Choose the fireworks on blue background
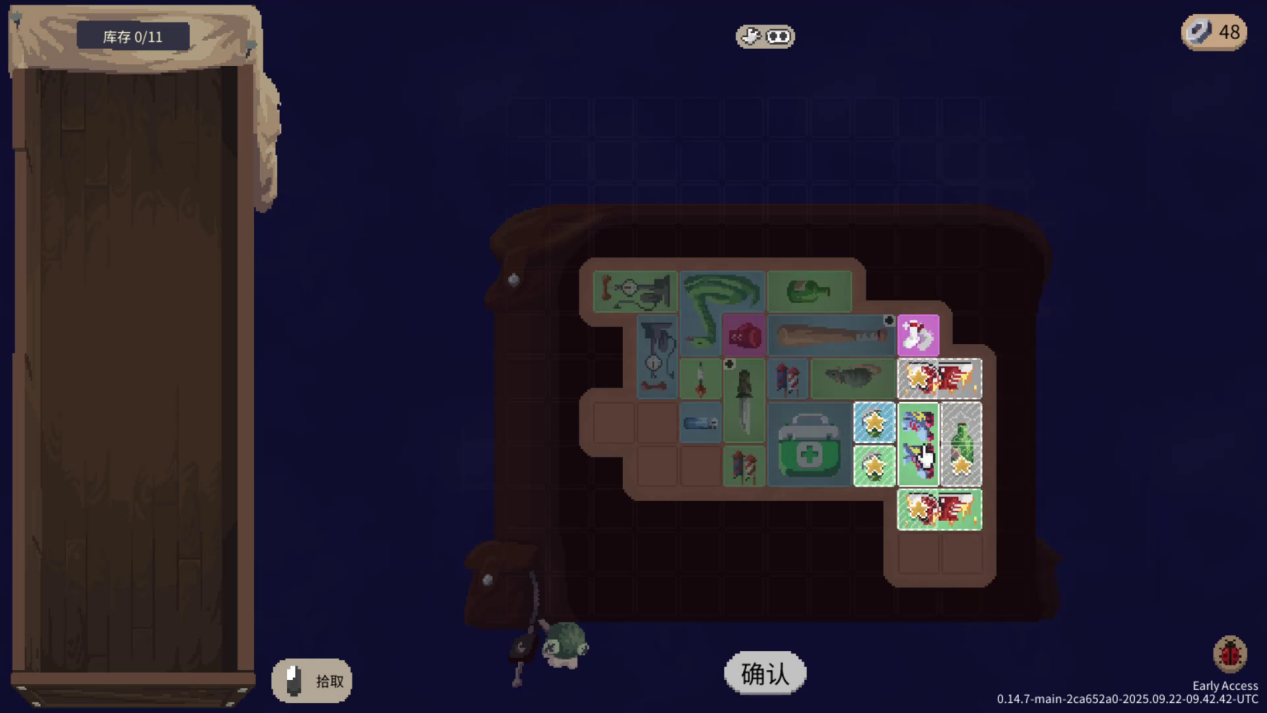 coord(787,379)
